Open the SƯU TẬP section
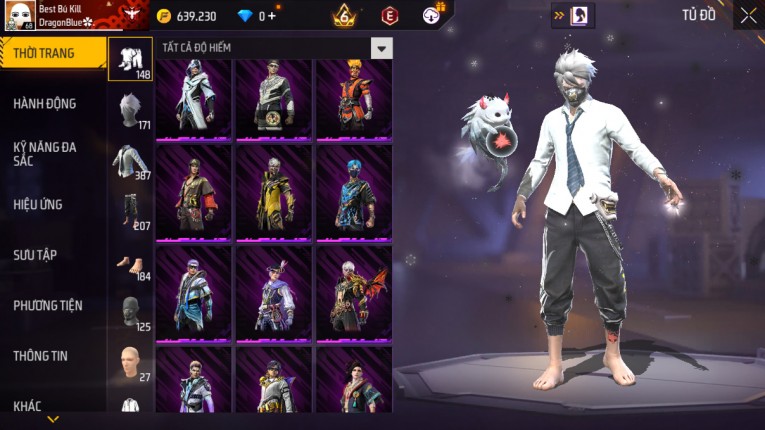 point(35,255)
